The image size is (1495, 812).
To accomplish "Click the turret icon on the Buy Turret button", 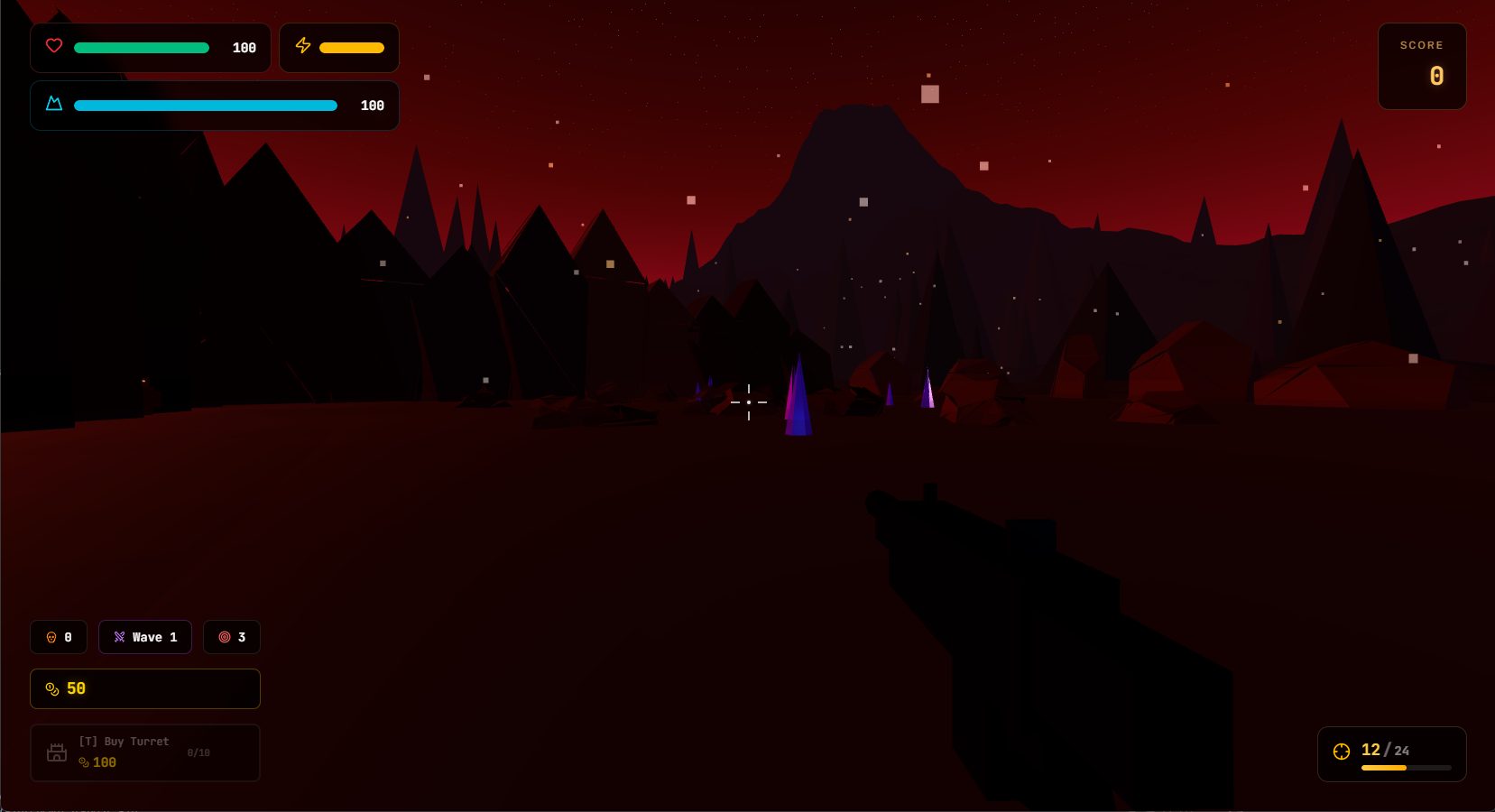I will click(x=56, y=752).
